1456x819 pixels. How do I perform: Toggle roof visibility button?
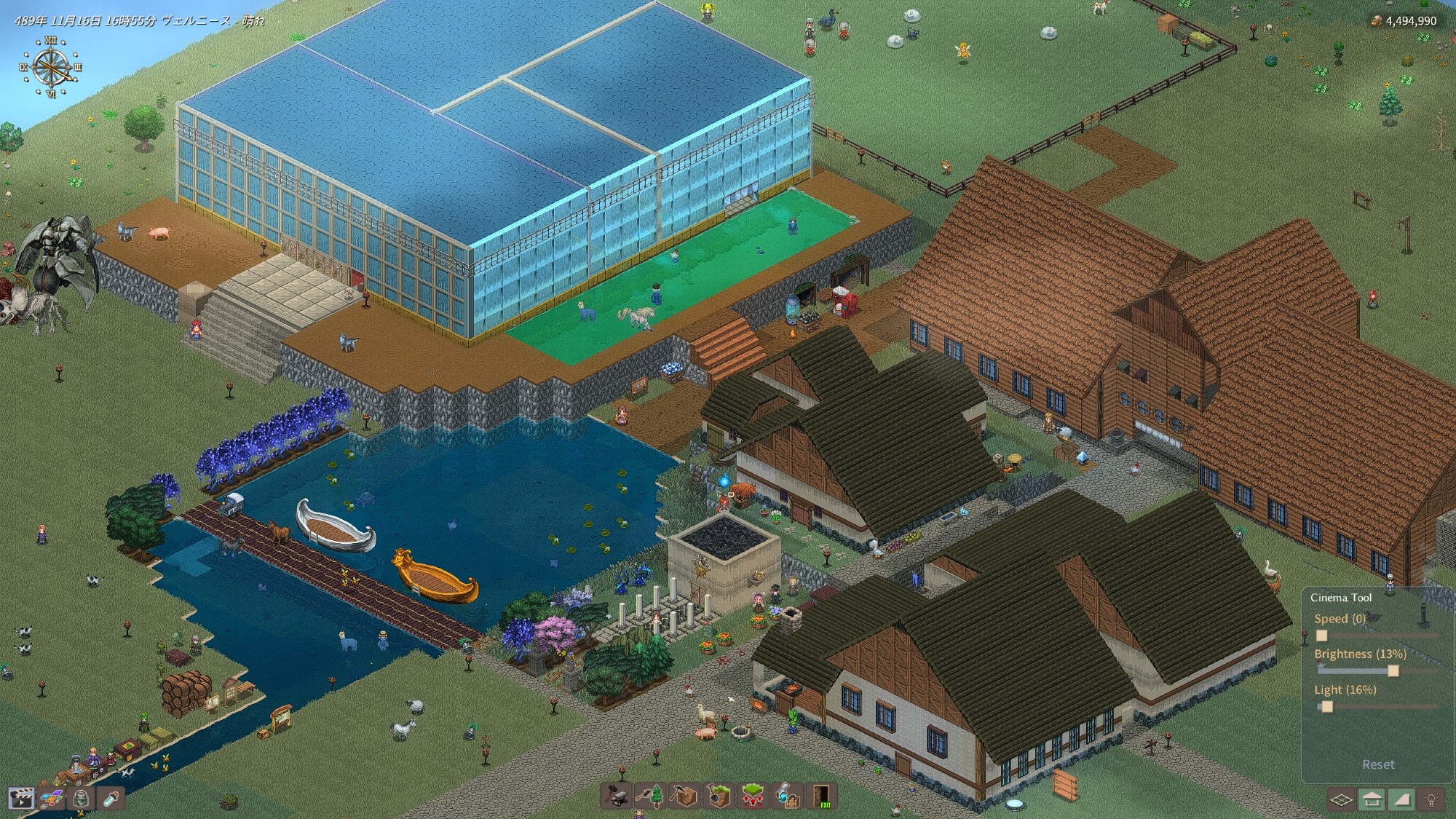coord(1372,800)
